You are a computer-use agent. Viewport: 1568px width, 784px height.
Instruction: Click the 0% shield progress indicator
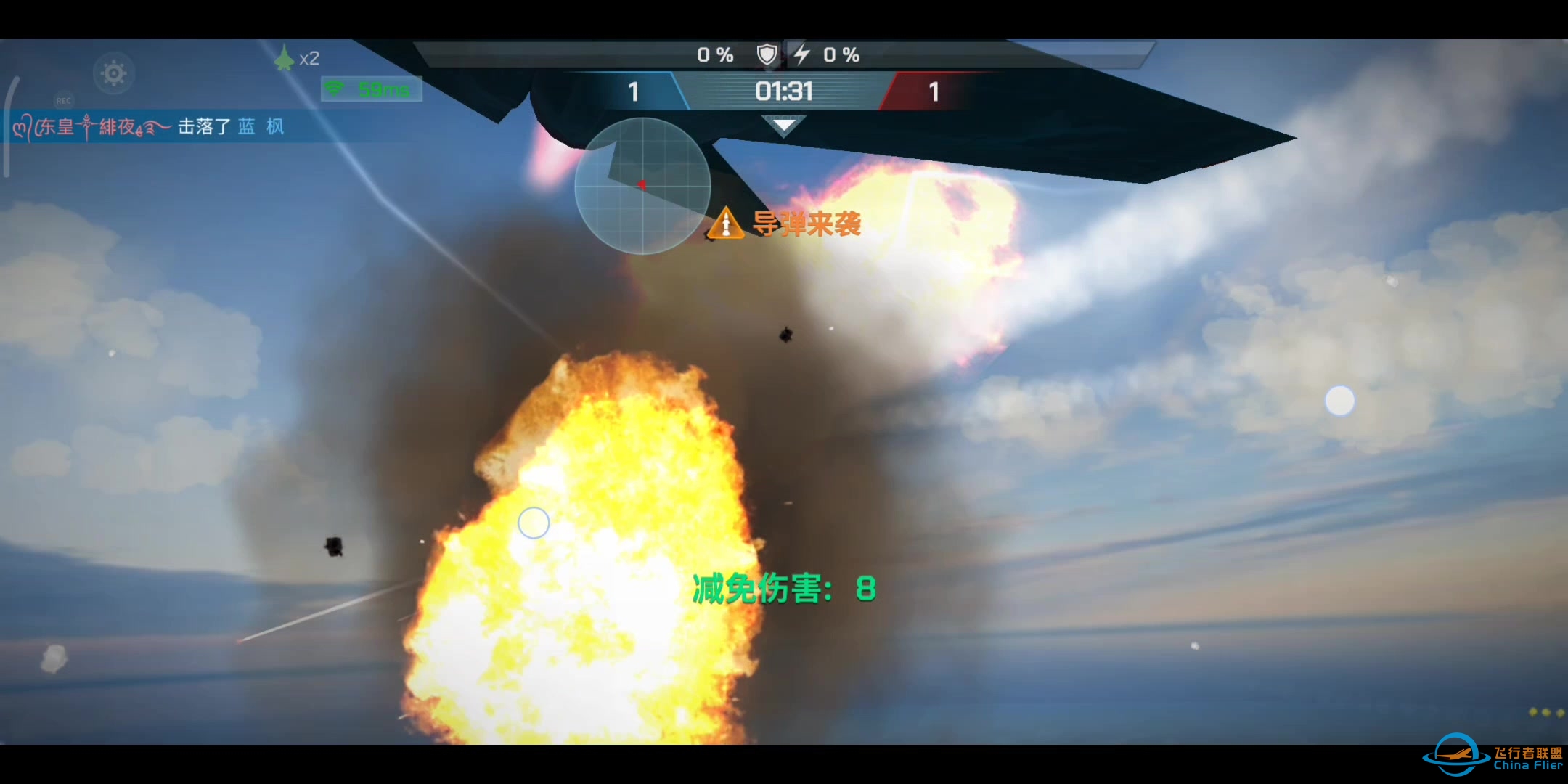pos(715,54)
